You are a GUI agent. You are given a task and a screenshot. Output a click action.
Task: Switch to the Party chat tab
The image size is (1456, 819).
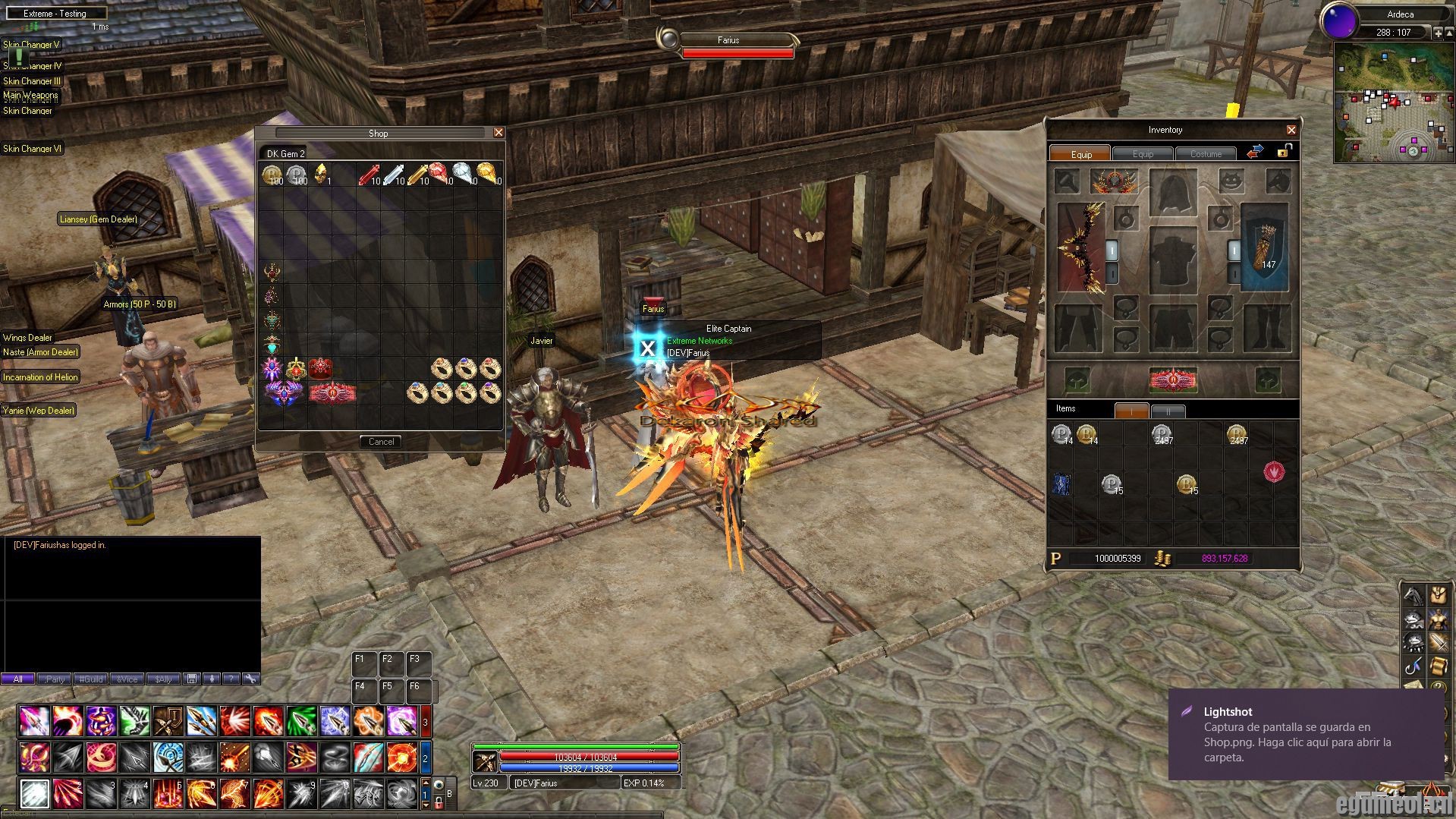pyautogui.click(x=54, y=679)
